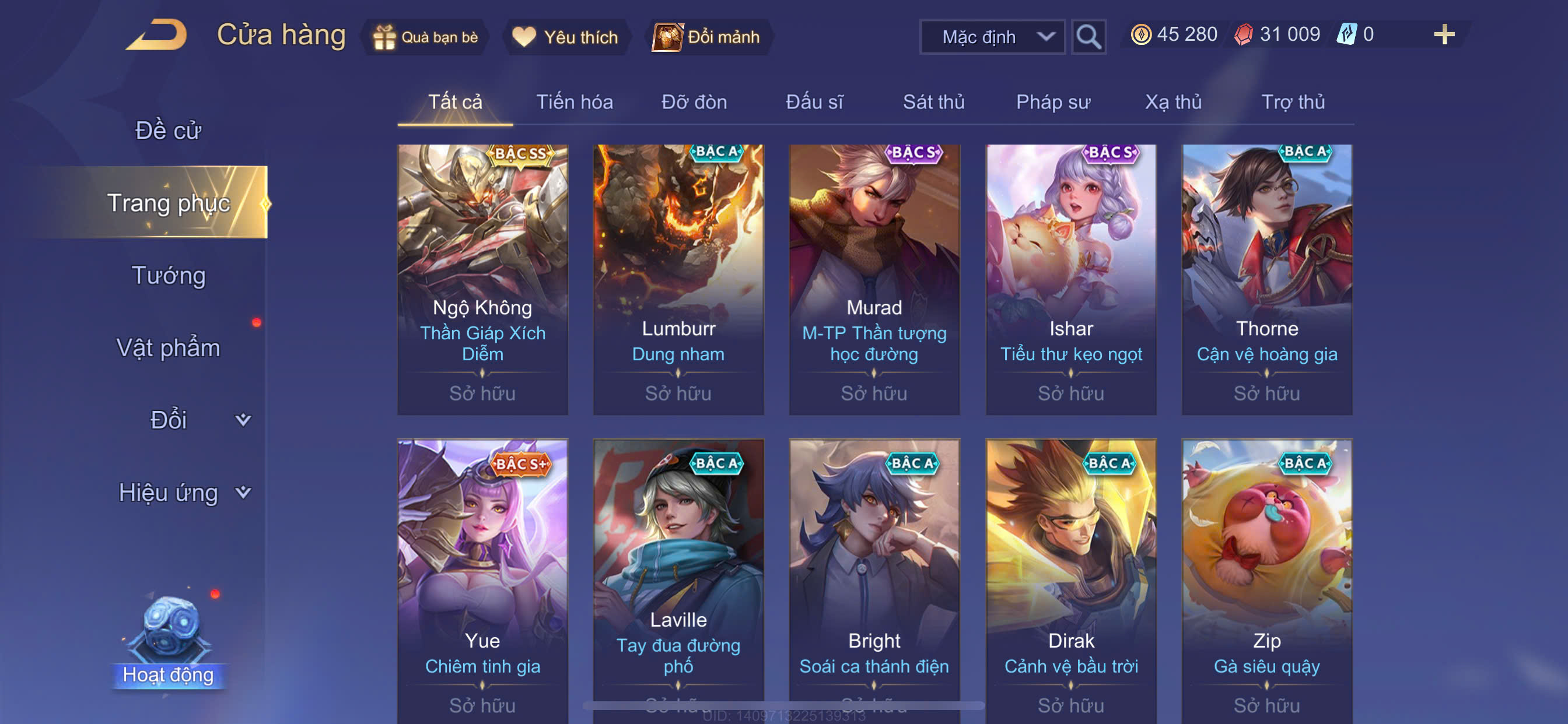Click the magnifying glass search button
Screen dimensions: 1568x724
tap(1088, 37)
